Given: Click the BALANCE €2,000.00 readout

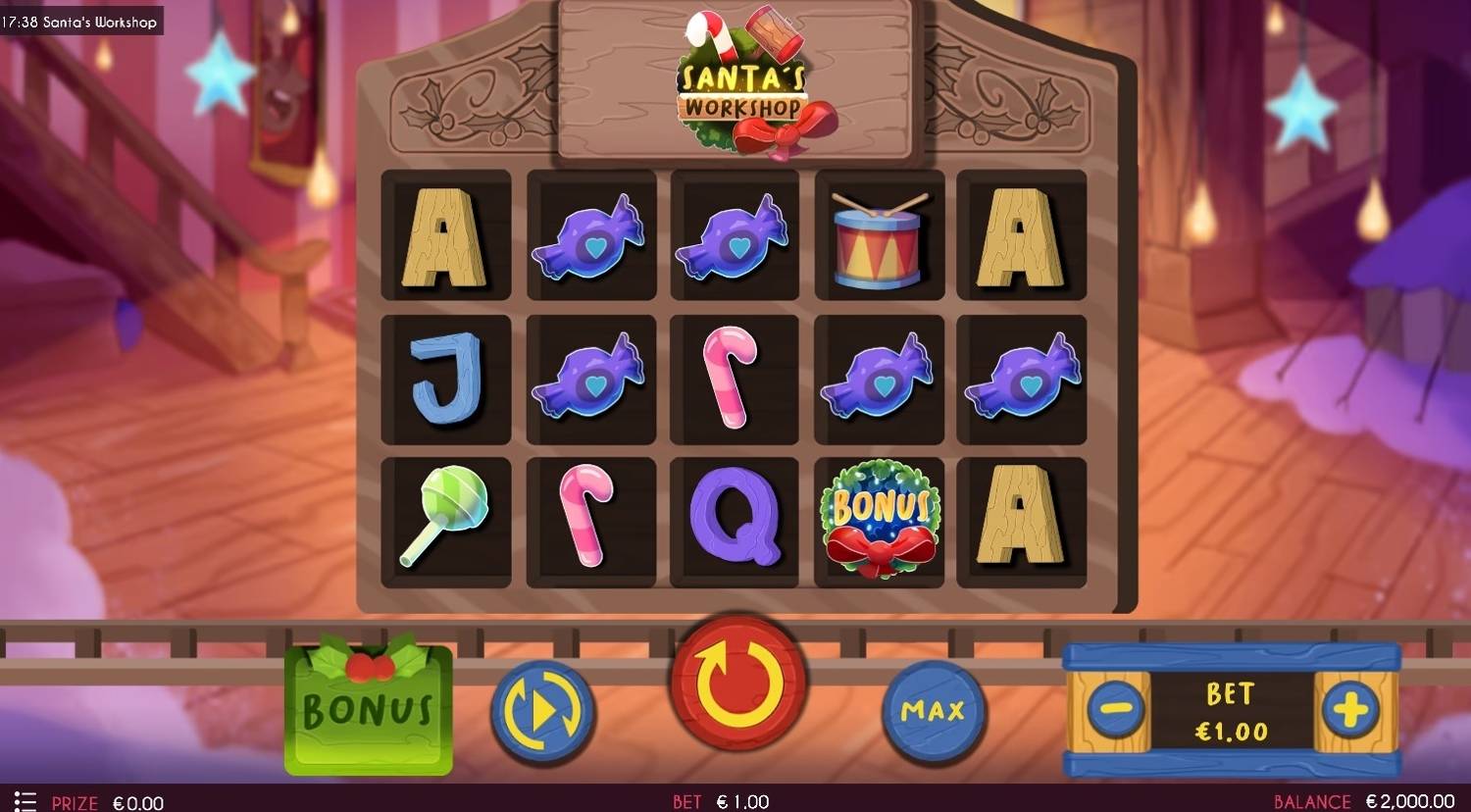Looking at the screenshot, I should click(x=1367, y=800).
